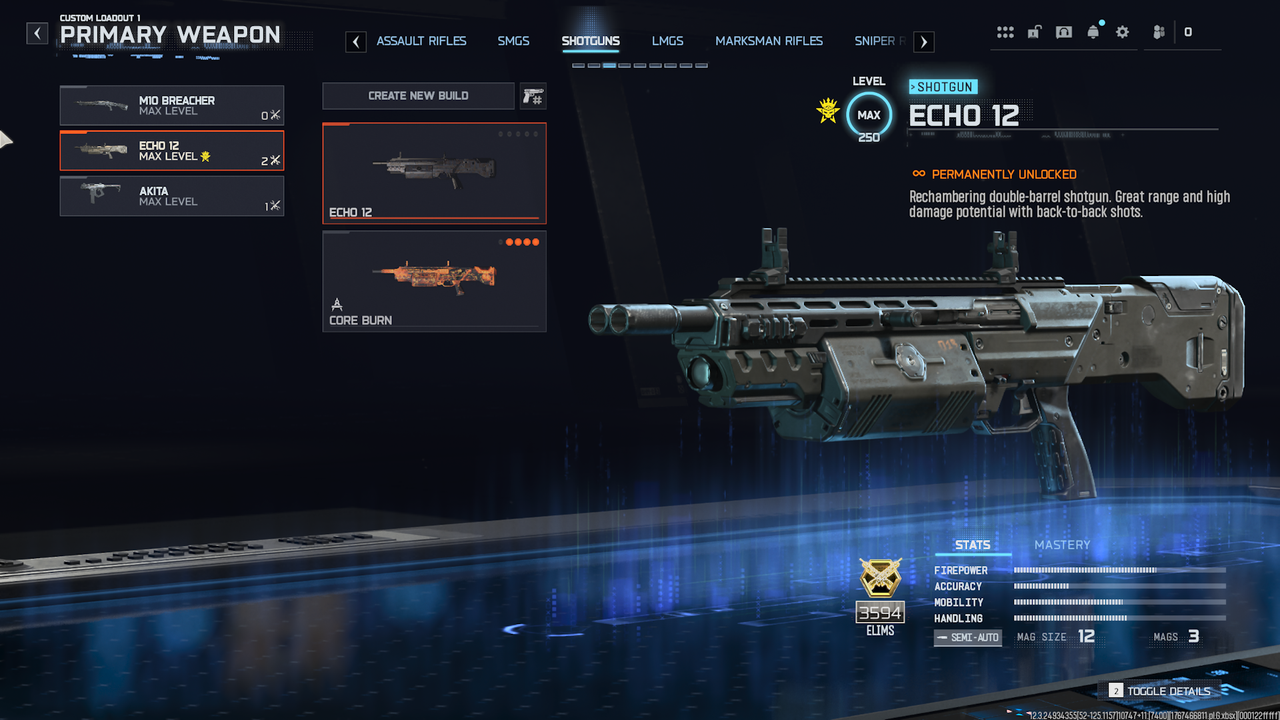Screen dimensions: 1280x720
Task: Choose the Akita shotgun from the list
Action: (171, 196)
